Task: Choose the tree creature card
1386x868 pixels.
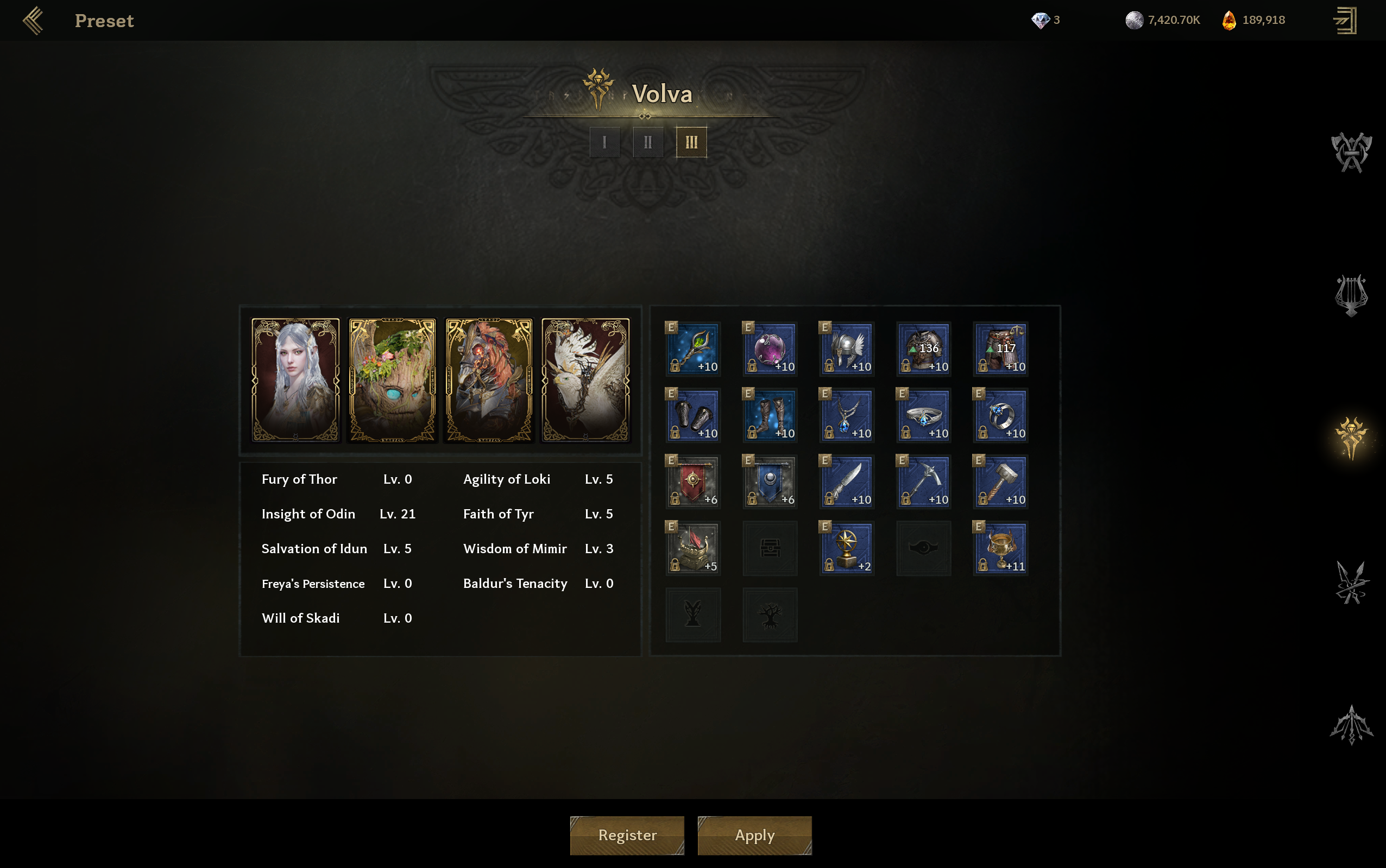Action: tap(392, 379)
